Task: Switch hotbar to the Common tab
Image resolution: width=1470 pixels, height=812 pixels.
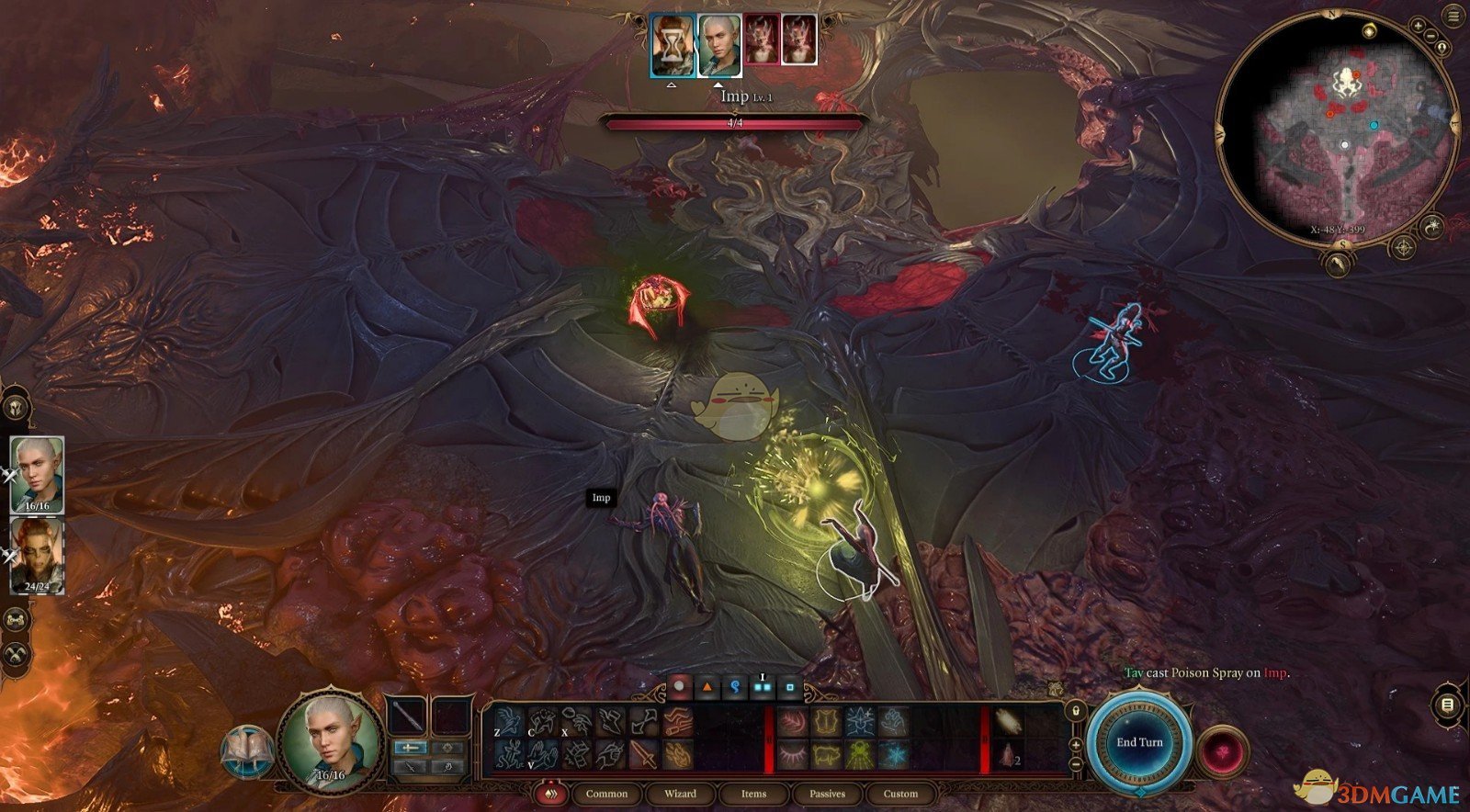Action: 606,794
